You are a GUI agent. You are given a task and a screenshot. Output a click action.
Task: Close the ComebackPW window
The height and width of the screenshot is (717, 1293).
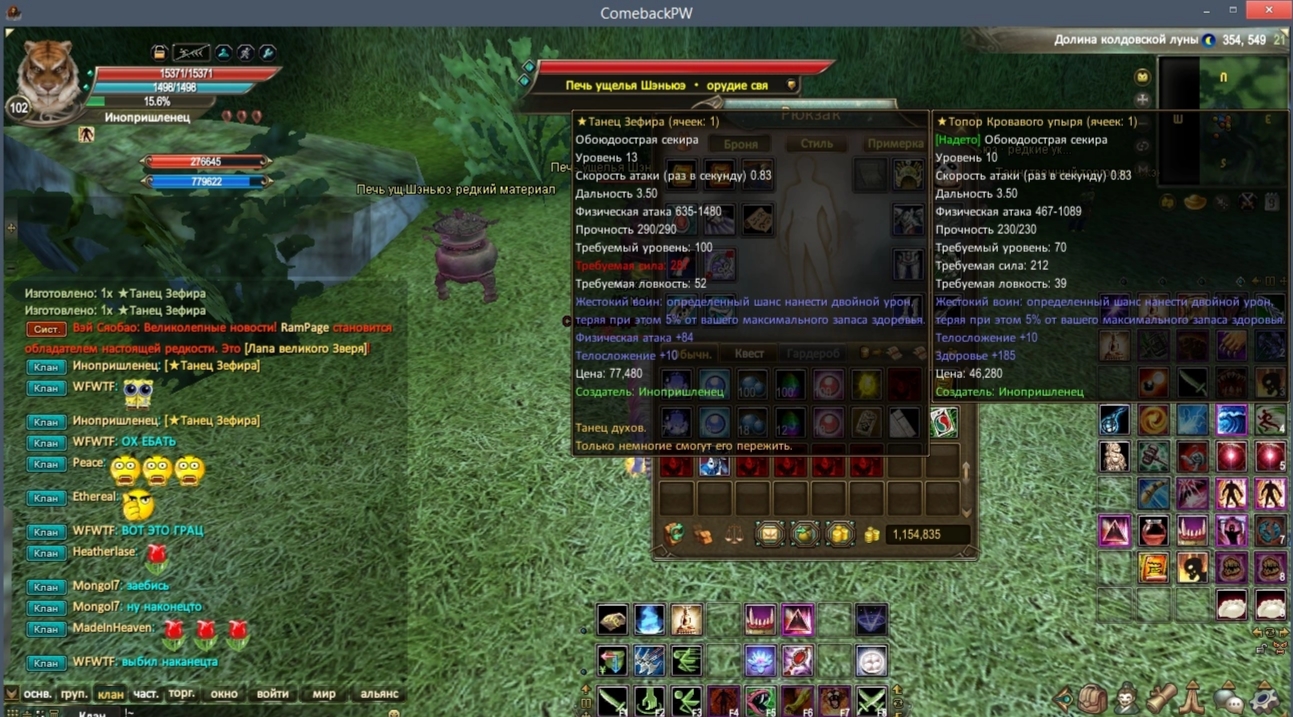pyautogui.click(x=1269, y=10)
